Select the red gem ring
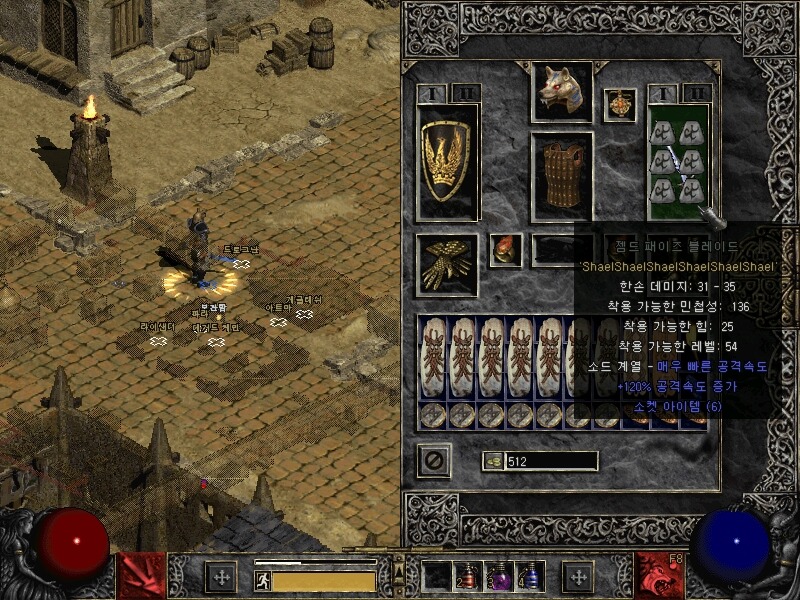The width and height of the screenshot is (800, 600). (505, 250)
